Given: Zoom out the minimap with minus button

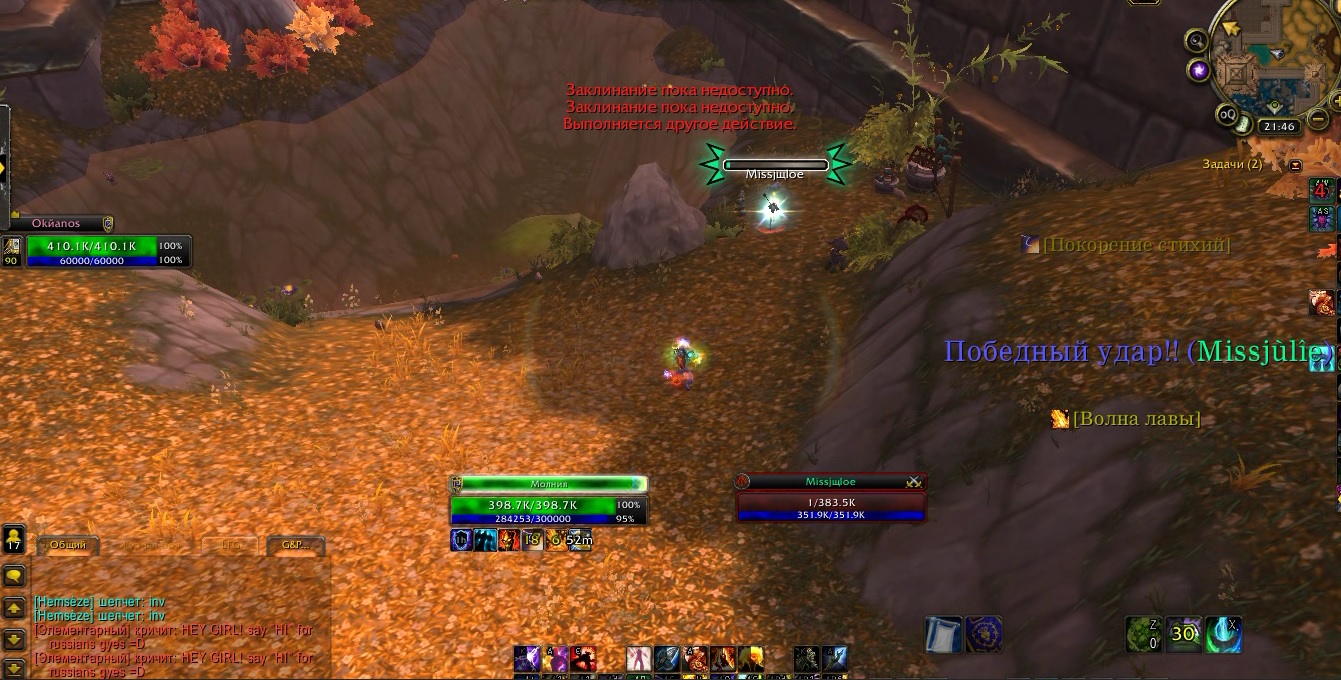Looking at the screenshot, I should 1319,119.
